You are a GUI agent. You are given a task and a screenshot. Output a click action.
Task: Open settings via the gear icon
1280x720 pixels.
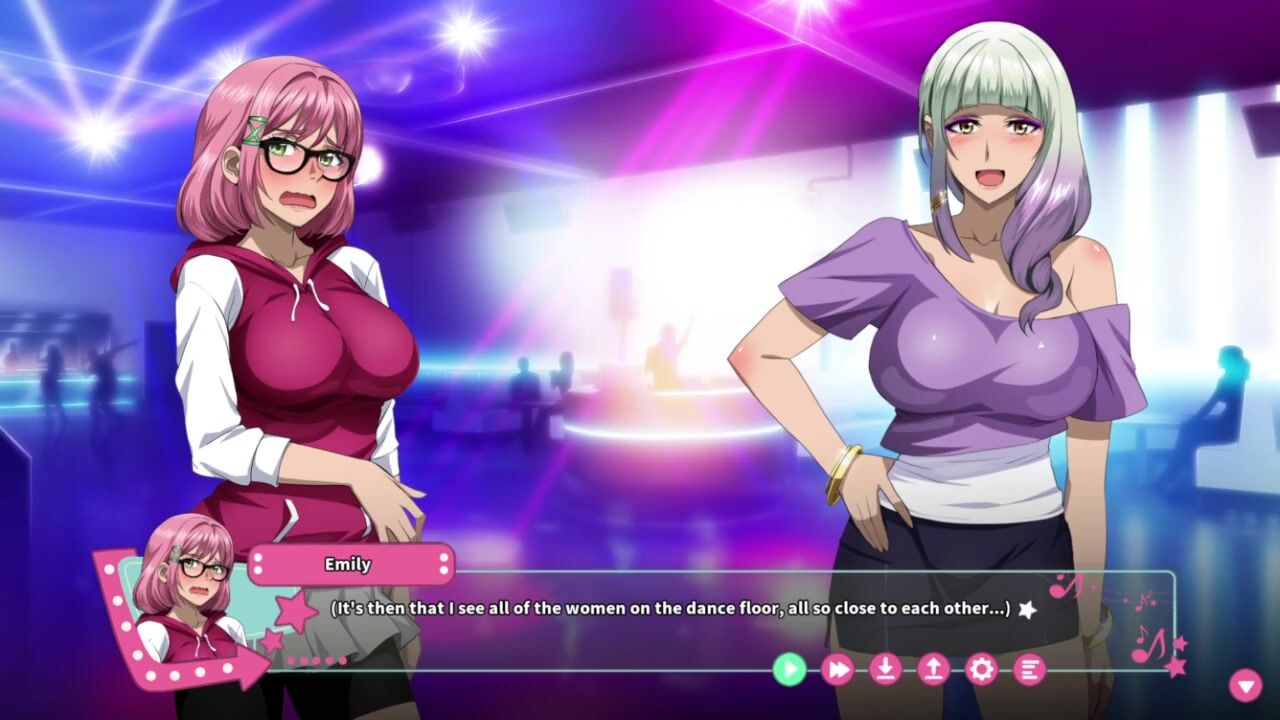(981, 669)
